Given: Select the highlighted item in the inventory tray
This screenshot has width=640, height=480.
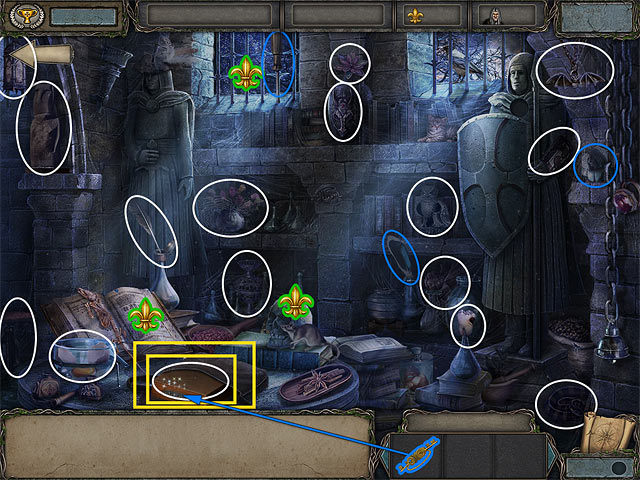Looking at the screenshot, I should click(417, 457).
